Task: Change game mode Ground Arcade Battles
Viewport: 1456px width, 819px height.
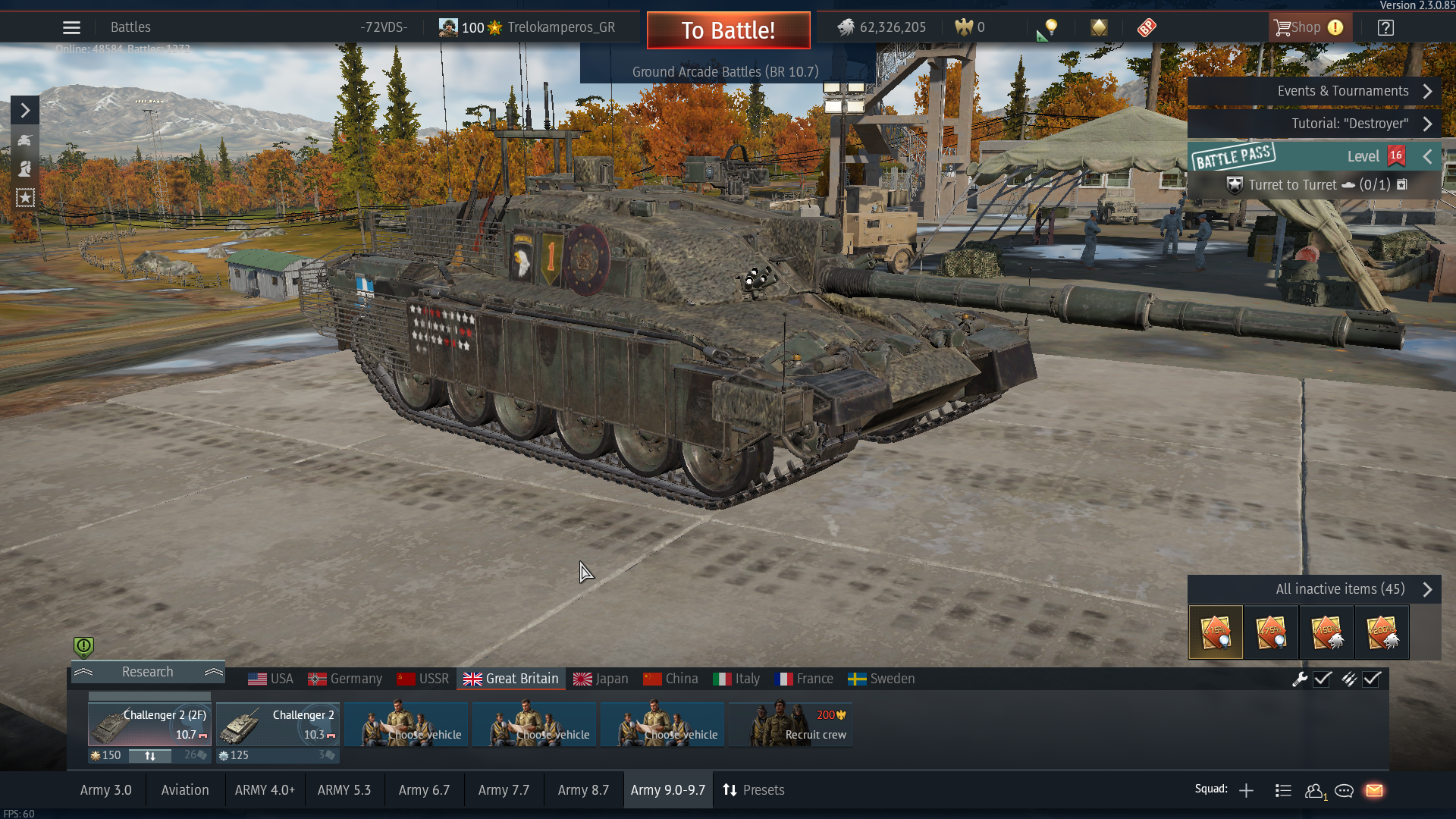Action: (725, 72)
